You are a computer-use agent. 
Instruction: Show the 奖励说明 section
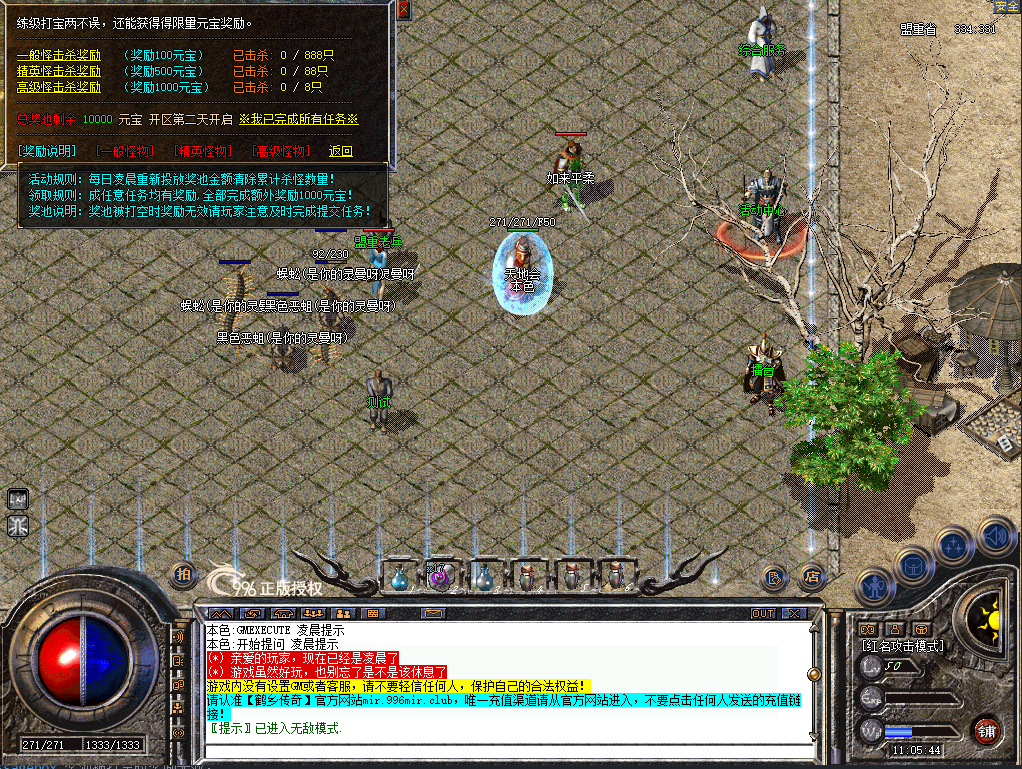[x=47, y=151]
